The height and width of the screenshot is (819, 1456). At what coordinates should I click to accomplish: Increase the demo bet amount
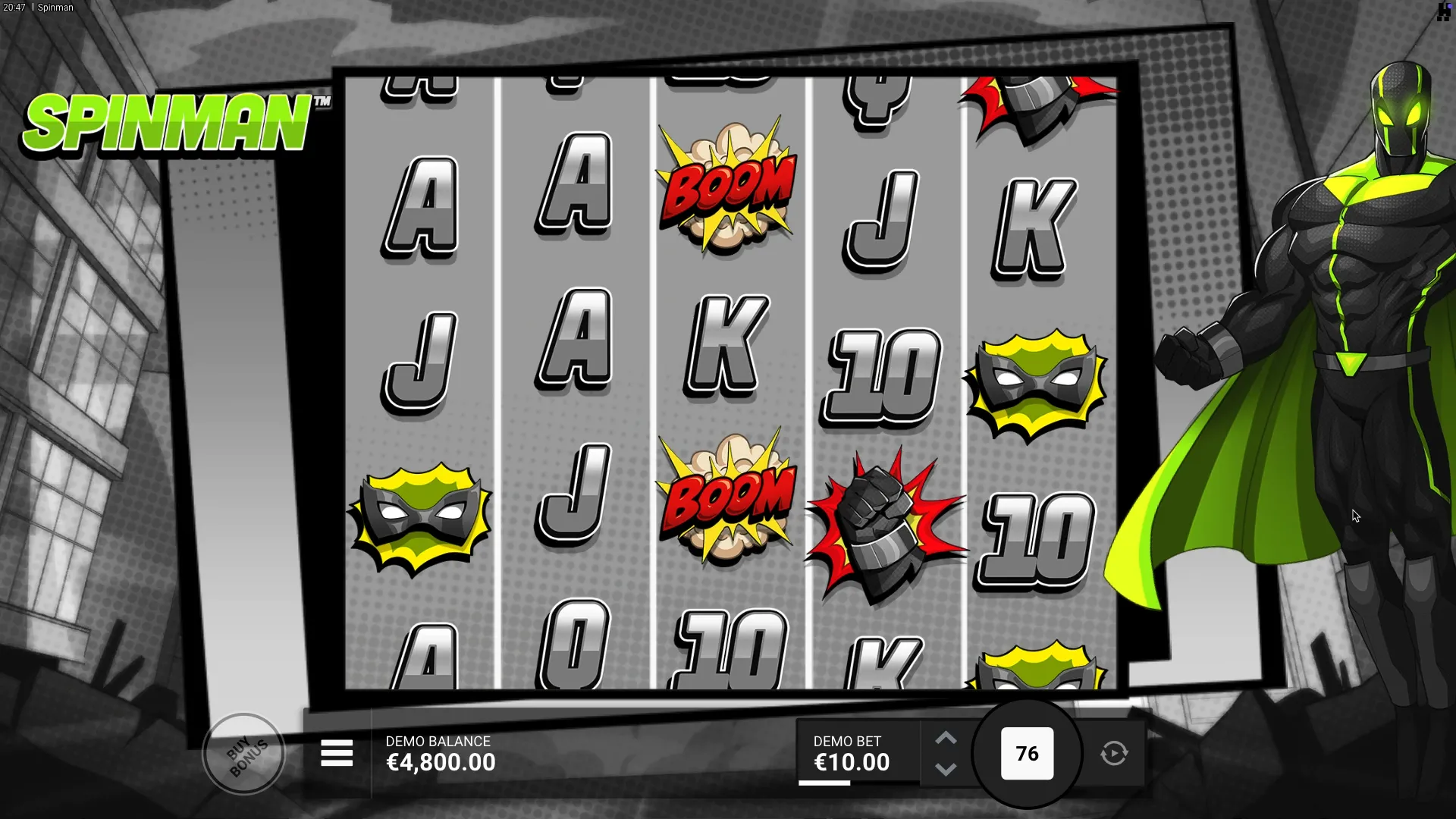click(x=946, y=739)
